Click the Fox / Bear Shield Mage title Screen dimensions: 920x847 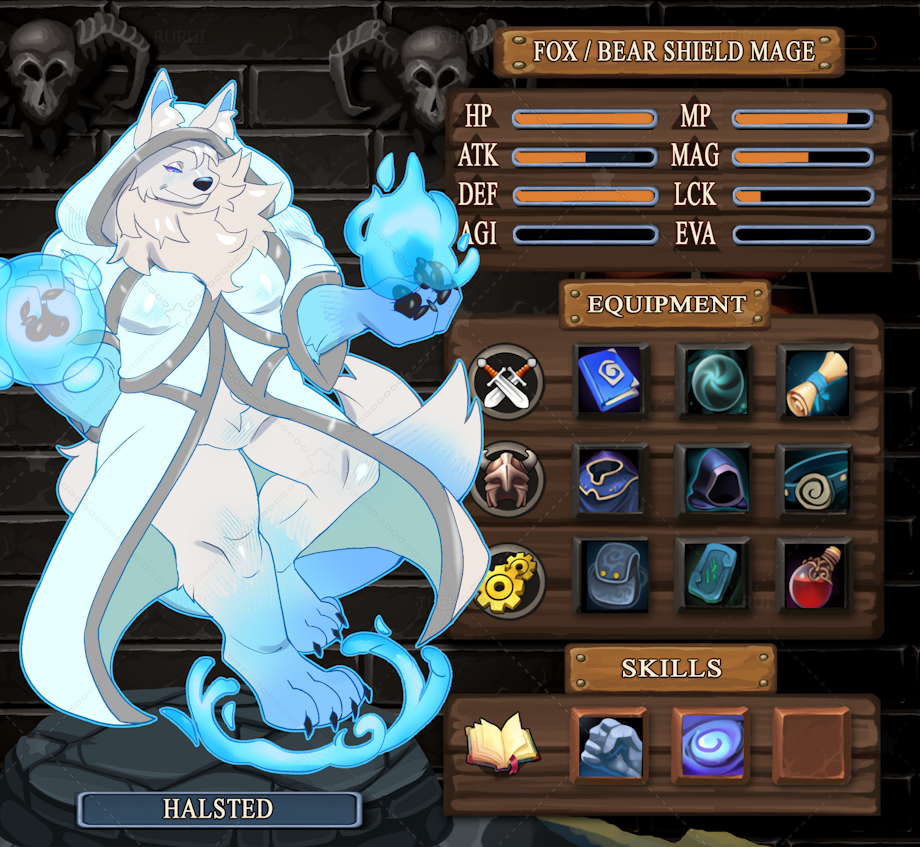672,52
